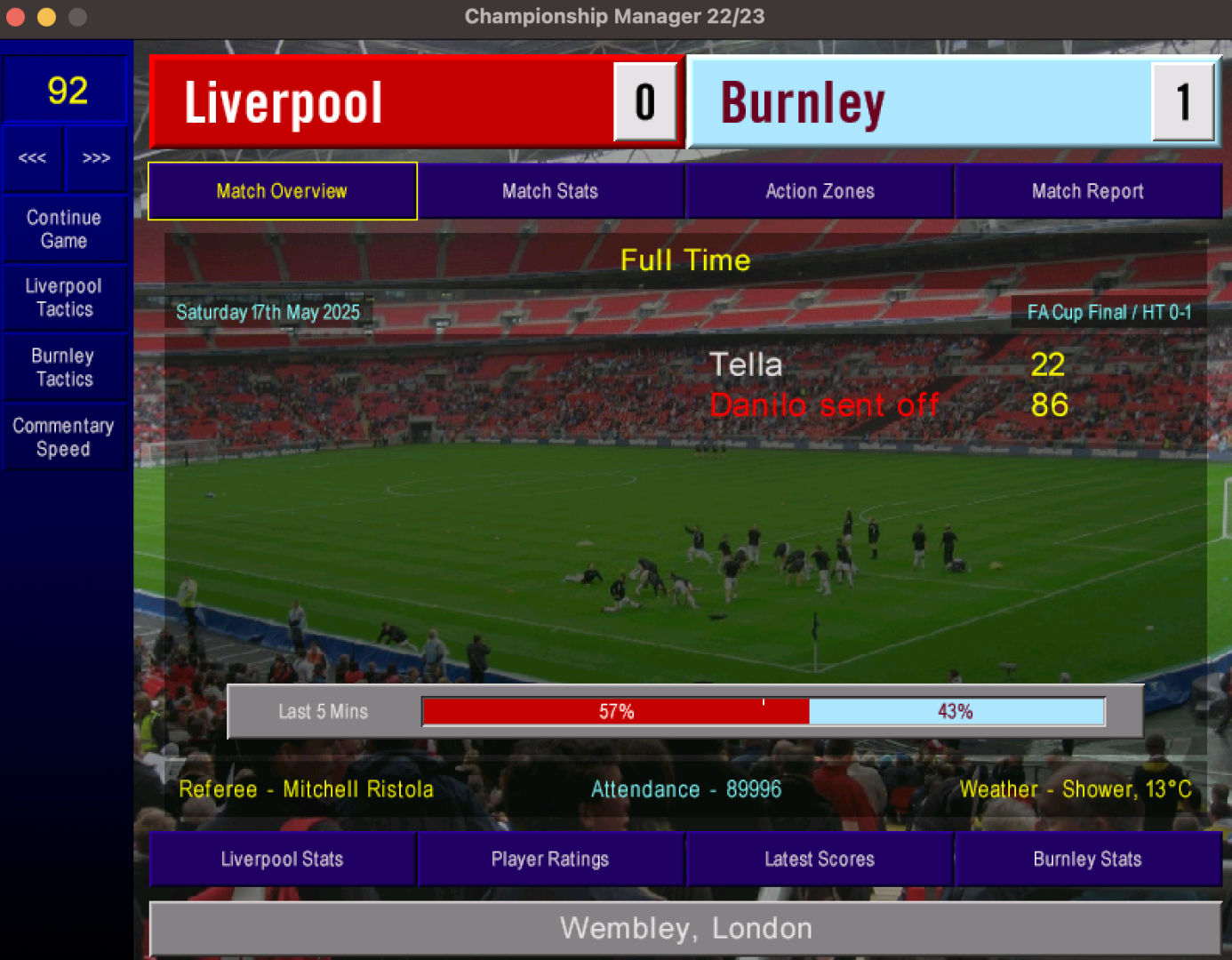The width and height of the screenshot is (1232, 960).
Task: Select the Match Overview tab
Action: click(282, 191)
